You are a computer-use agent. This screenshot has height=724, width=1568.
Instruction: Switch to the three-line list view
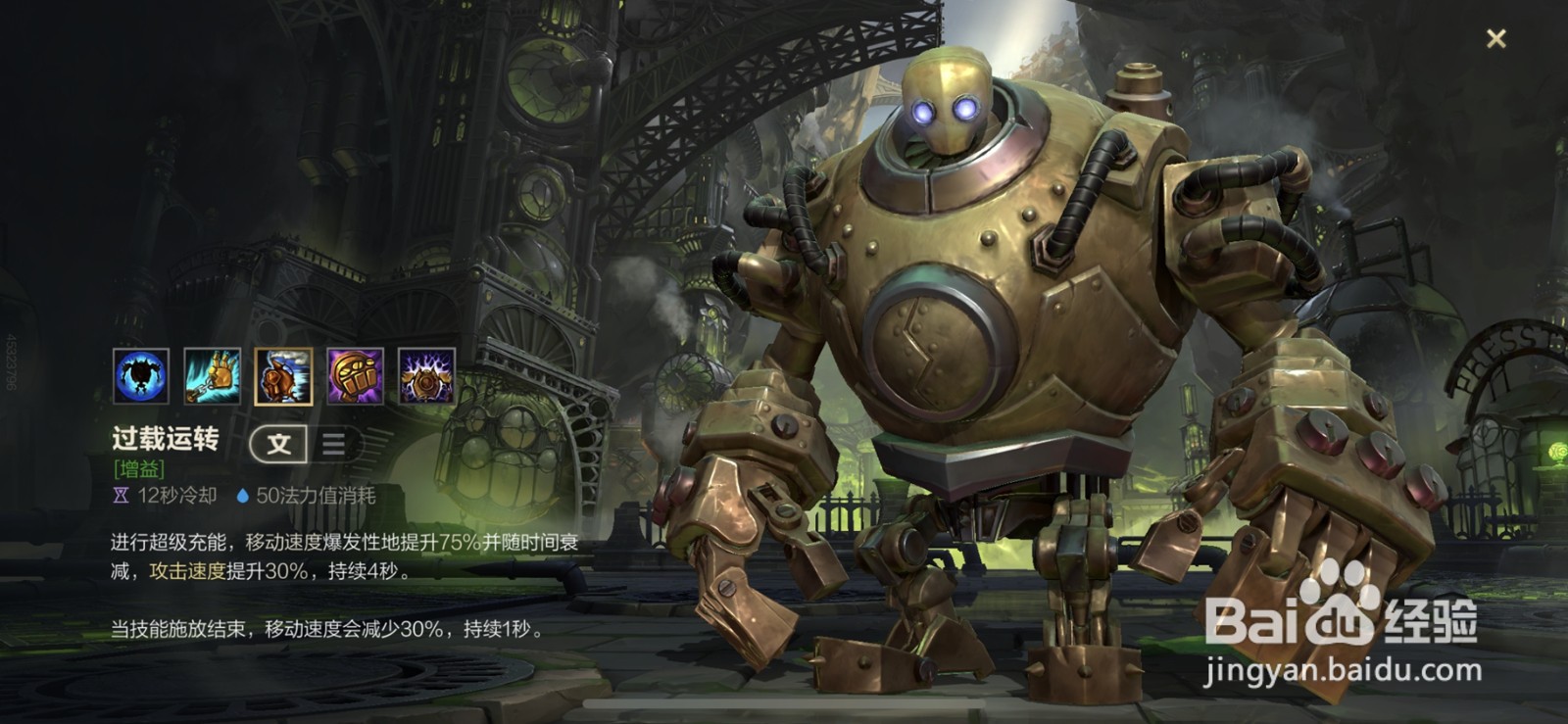pos(333,444)
